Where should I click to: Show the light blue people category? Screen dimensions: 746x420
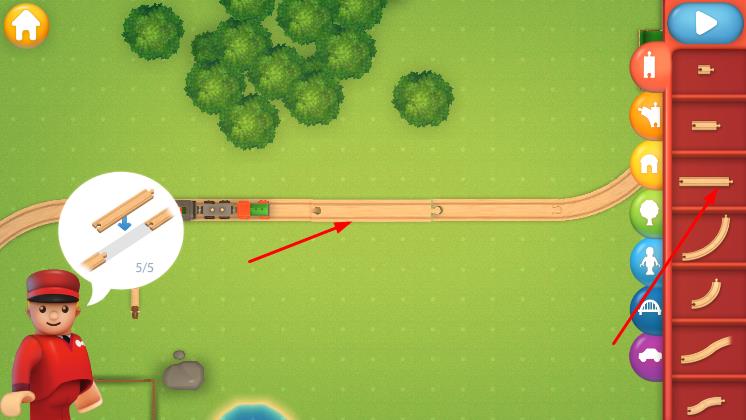tap(648, 261)
